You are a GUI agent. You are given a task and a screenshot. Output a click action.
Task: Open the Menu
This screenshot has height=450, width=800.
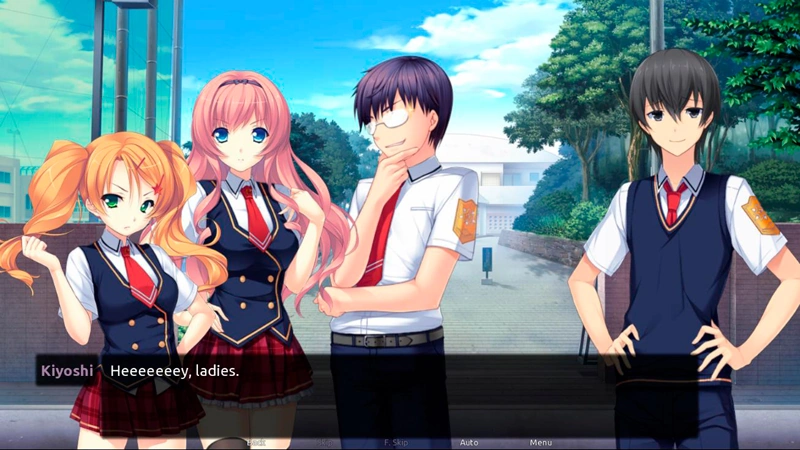click(540, 442)
